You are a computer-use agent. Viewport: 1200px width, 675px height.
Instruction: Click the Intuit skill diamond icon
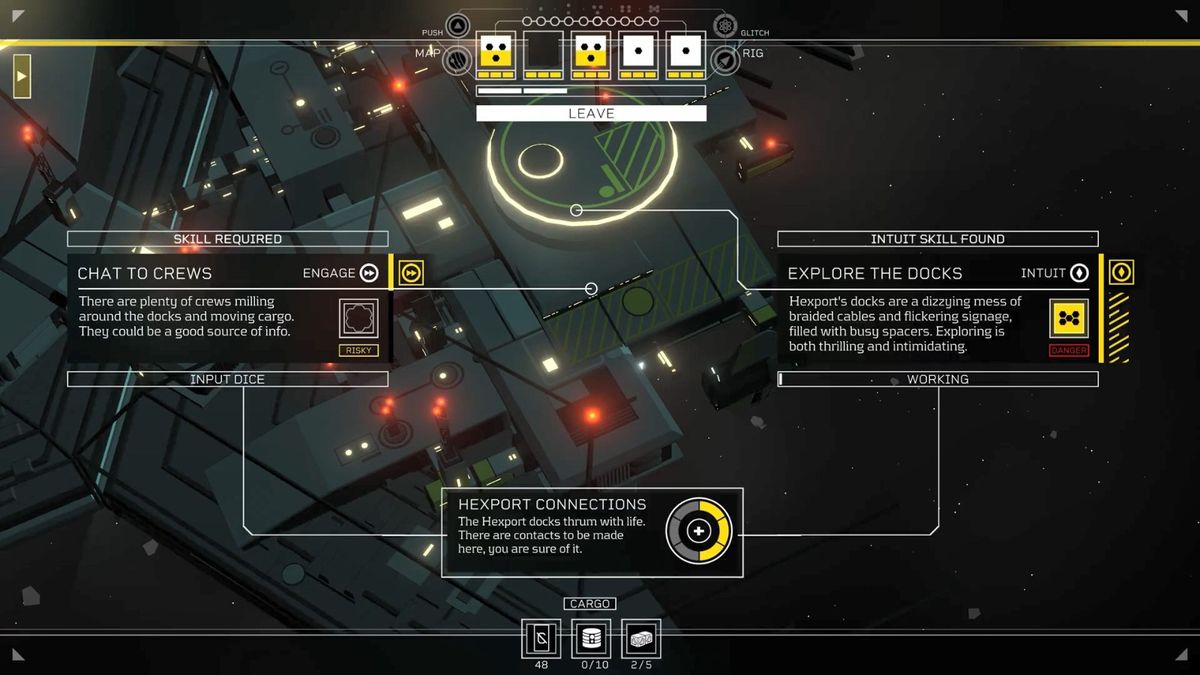coord(1079,273)
